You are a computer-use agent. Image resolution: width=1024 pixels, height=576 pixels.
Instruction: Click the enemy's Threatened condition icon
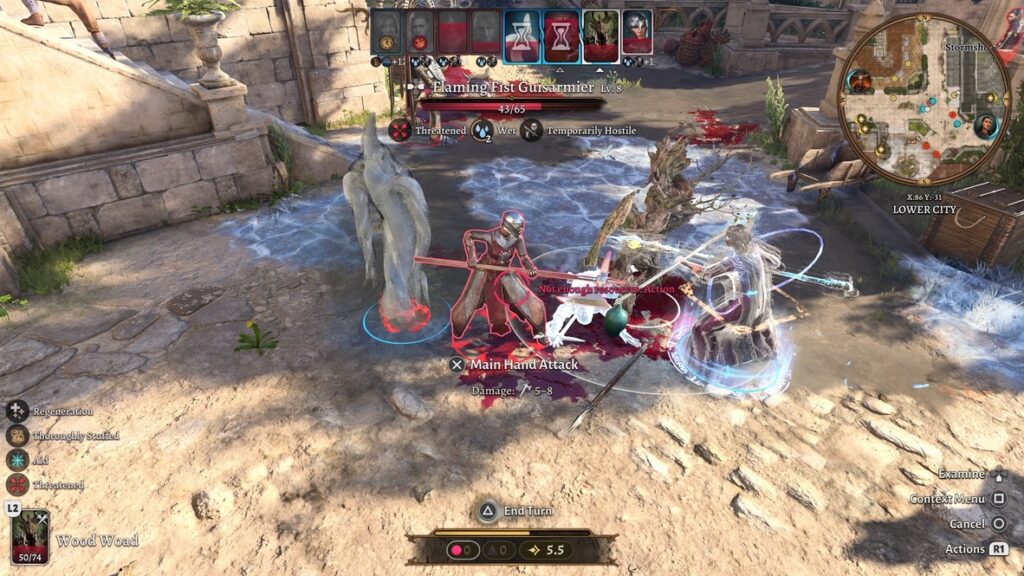tap(400, 130)
